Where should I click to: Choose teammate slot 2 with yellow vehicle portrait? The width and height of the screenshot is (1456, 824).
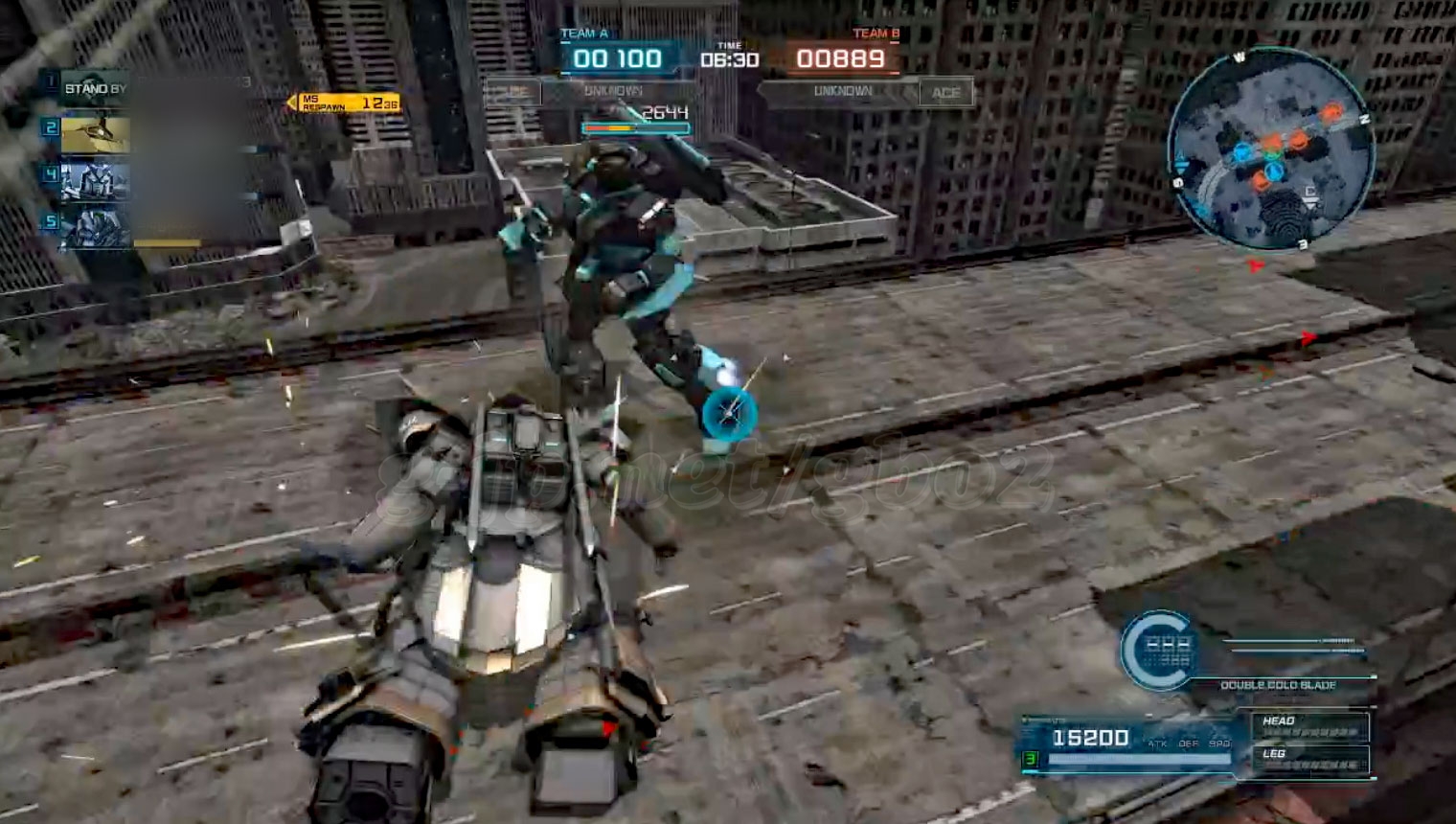(95, 133)
